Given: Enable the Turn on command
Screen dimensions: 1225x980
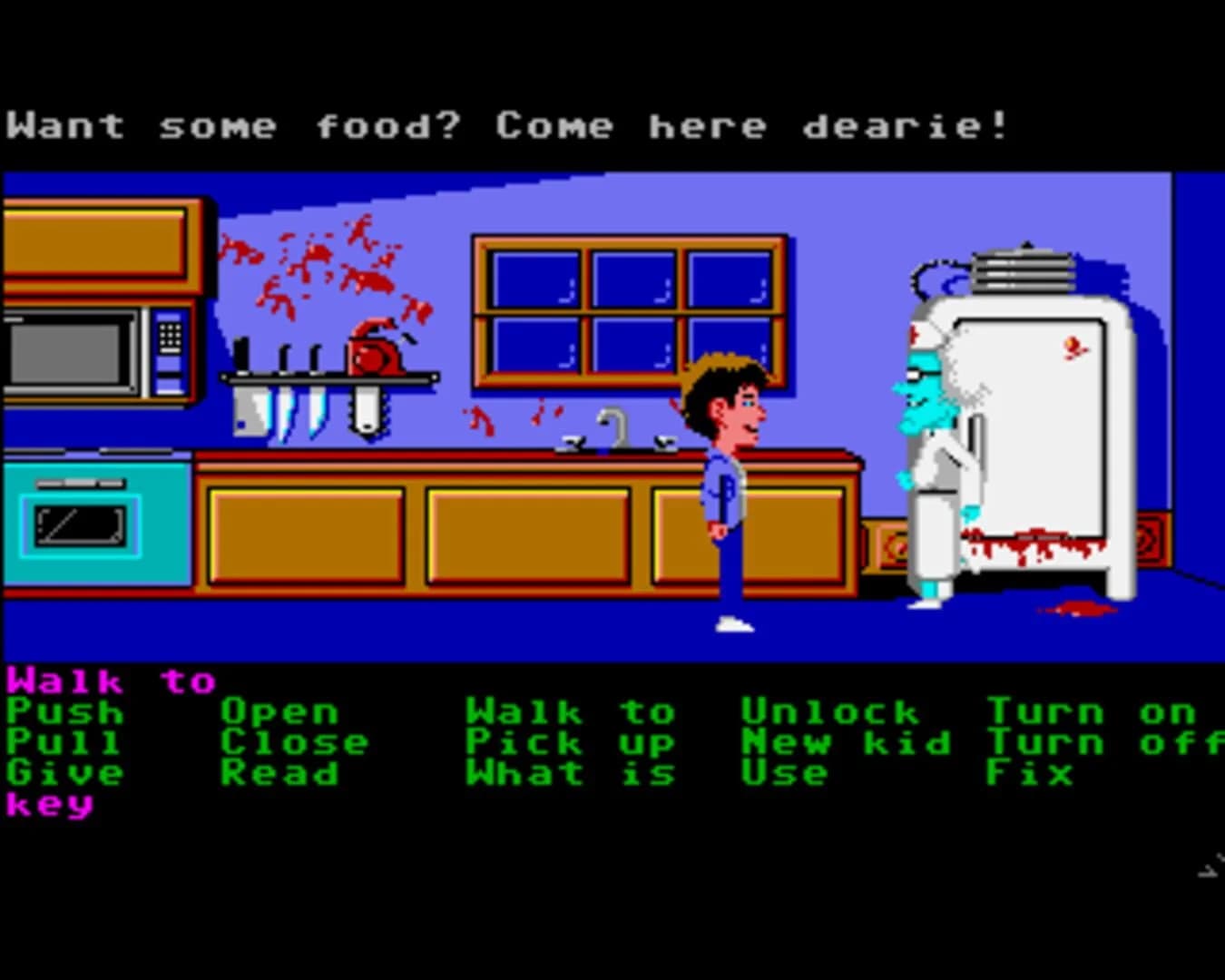Looking at the screenshot, I should [x=1089, y=711].
